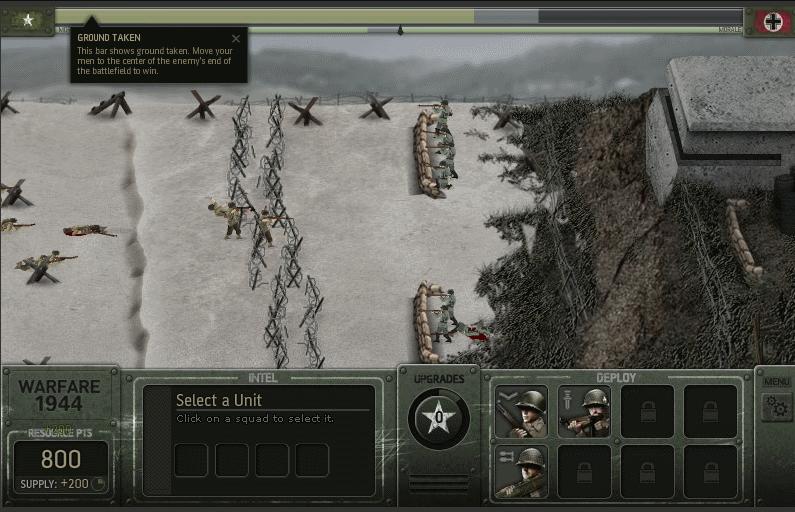Image resolution: width=795 pixels, height=512 pixels.
Task: Deploy the bazooka squad with rockets icon
Action: click(x=521, y=471)
